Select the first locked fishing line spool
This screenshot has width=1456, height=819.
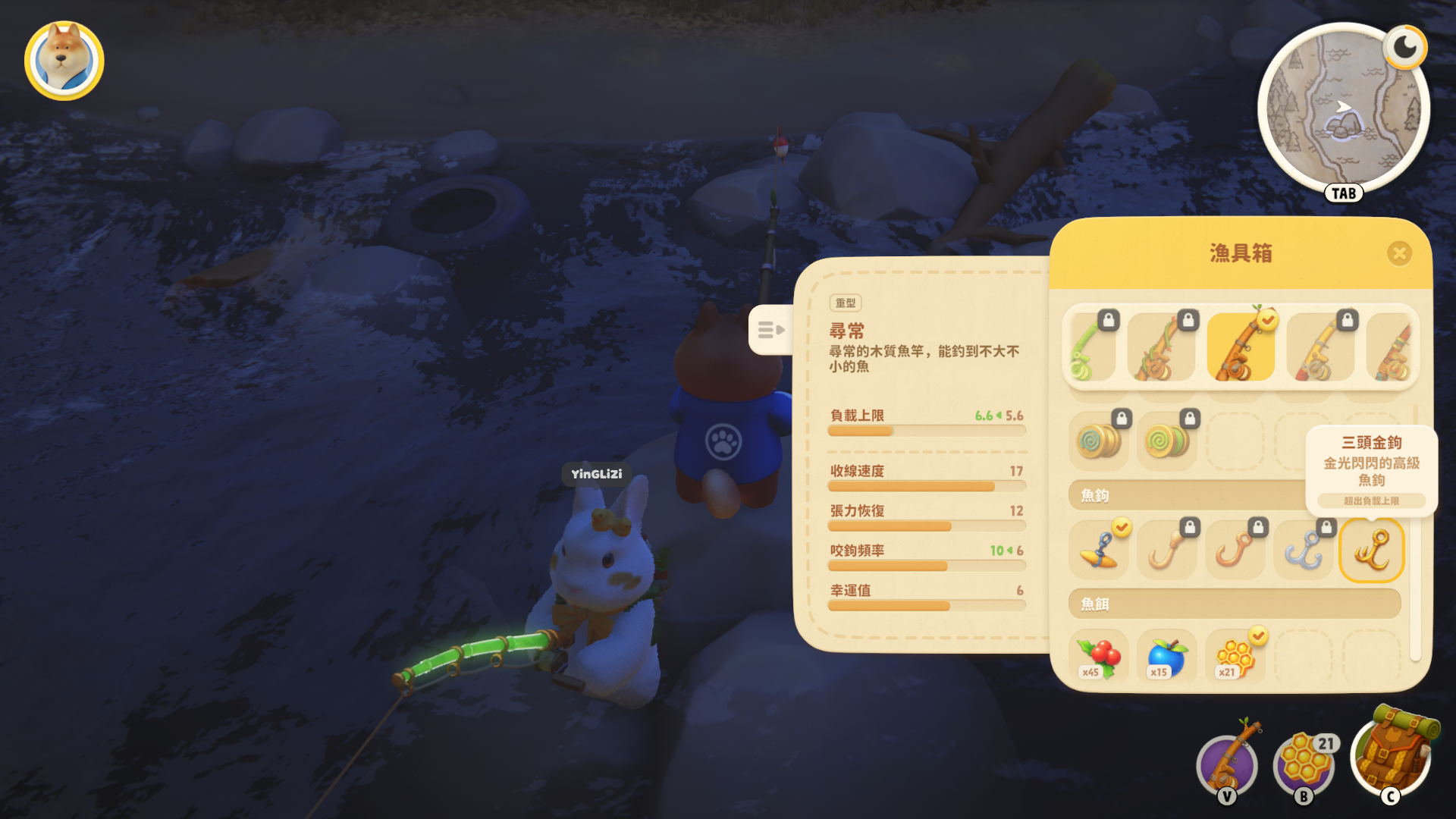click(1098, 440)
